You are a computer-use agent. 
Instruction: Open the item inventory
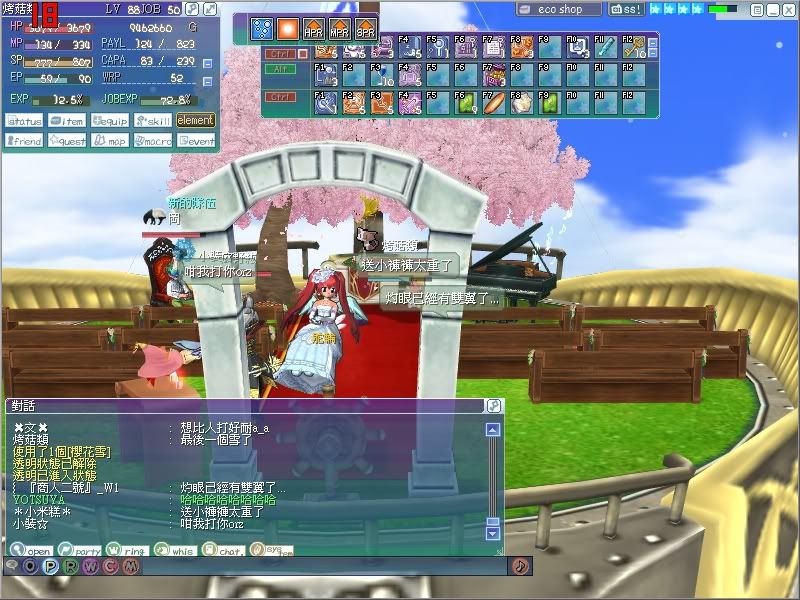(66, 121)
